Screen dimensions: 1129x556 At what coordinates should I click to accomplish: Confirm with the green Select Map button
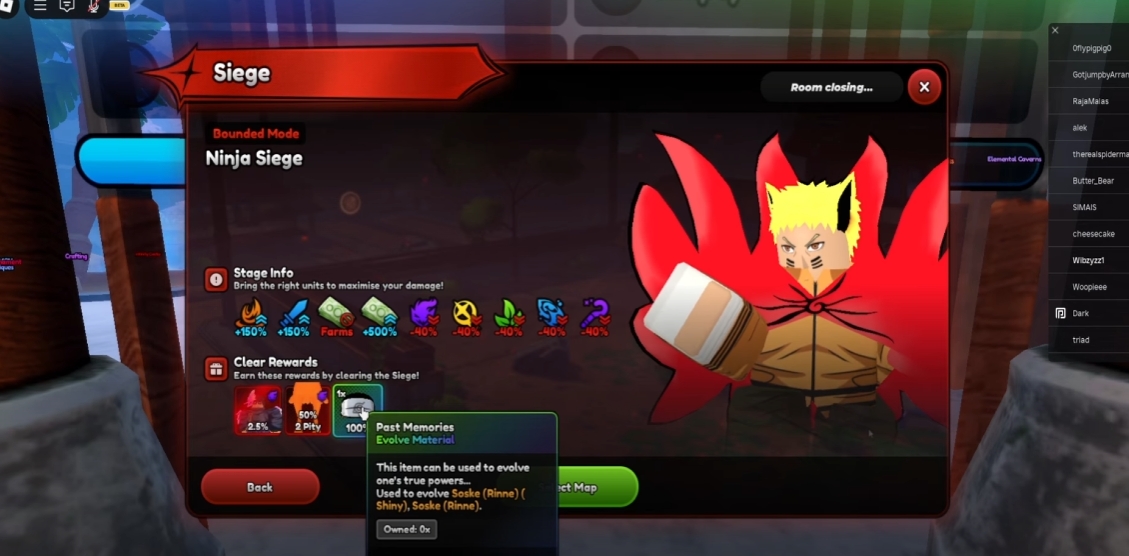click(x=592, y=487)
